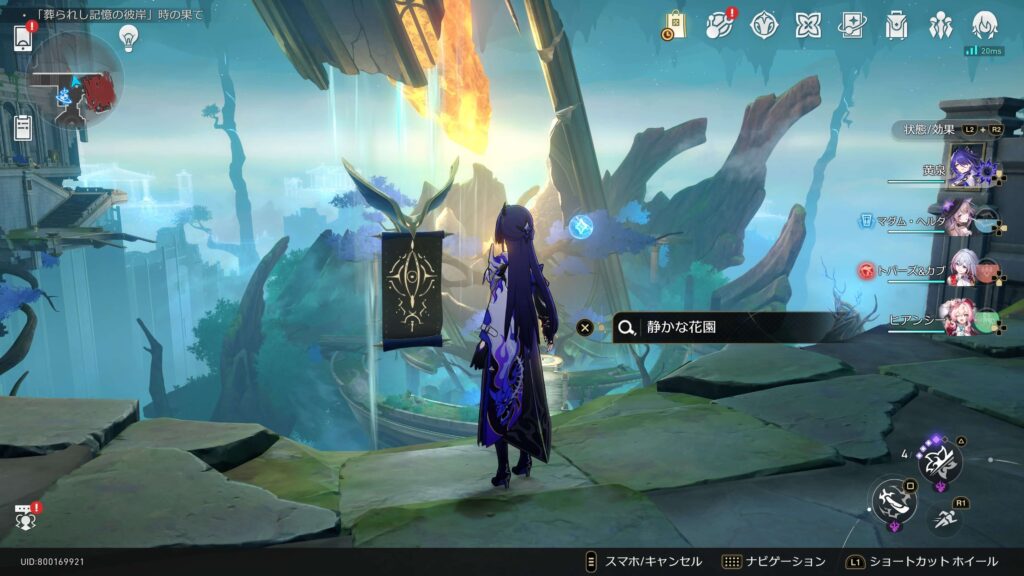Activate the technique skill icon

[940, 461]
